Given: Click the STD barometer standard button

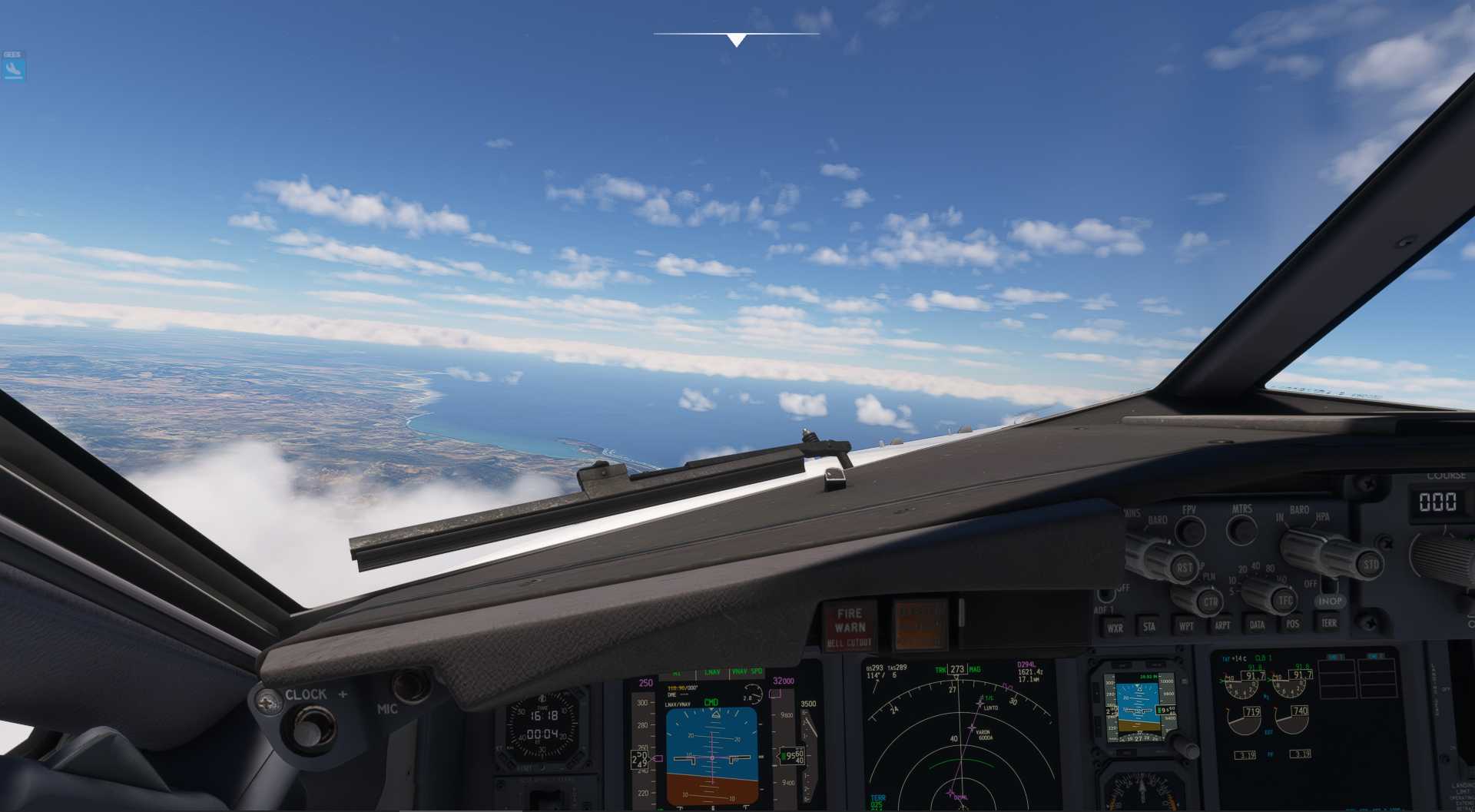Looking at the screenshot, I should [x=1371, y=564].
